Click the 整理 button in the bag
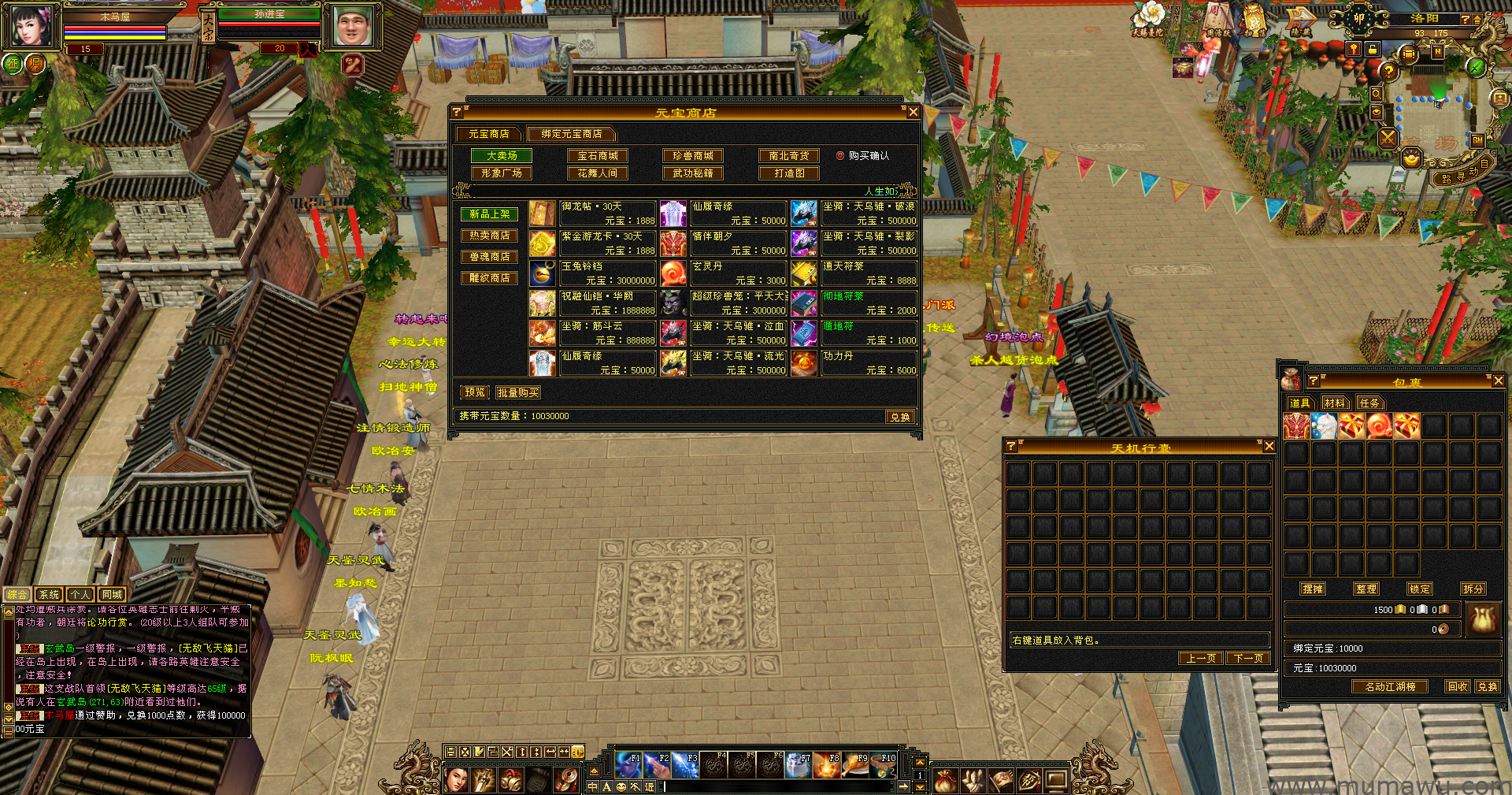Viewport: 1512px width, 795px height. click(1366, 589)
